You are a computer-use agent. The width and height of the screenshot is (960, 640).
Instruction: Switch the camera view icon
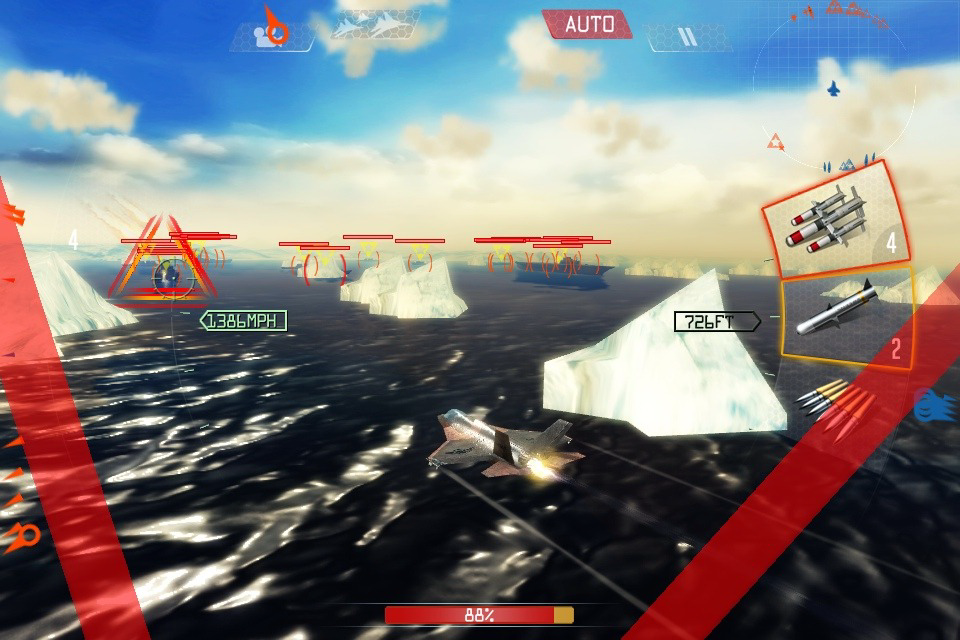(x=271, y=32)
